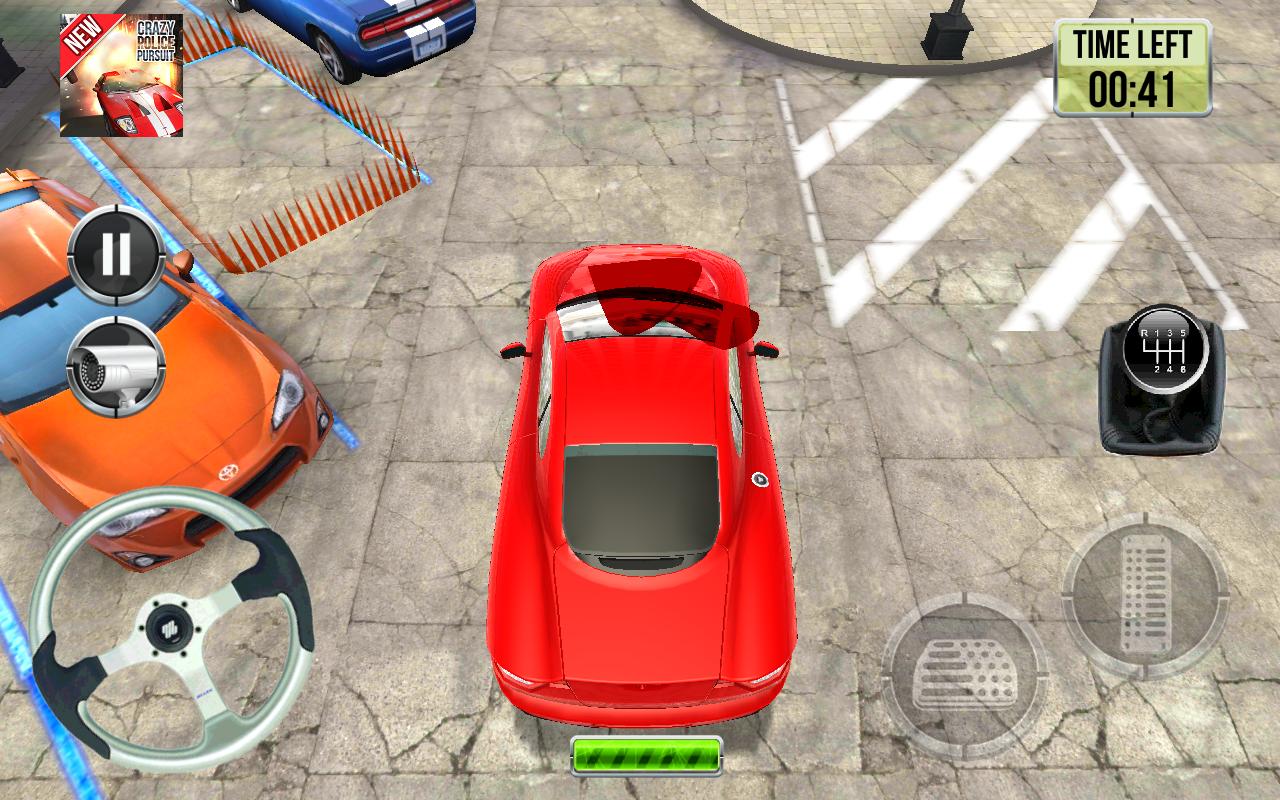Select reverse gear on the shifter
Viewport: 1280px width, 800px height.
click(1144, 333)
